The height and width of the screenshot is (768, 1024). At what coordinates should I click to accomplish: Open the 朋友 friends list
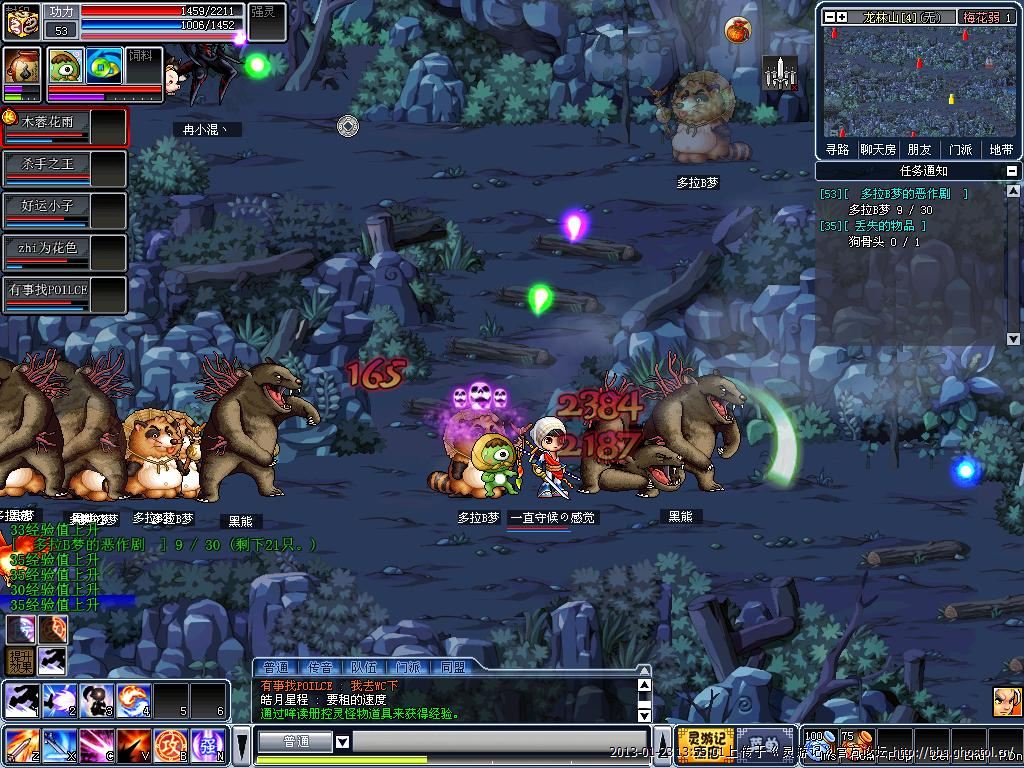point(919,150)
